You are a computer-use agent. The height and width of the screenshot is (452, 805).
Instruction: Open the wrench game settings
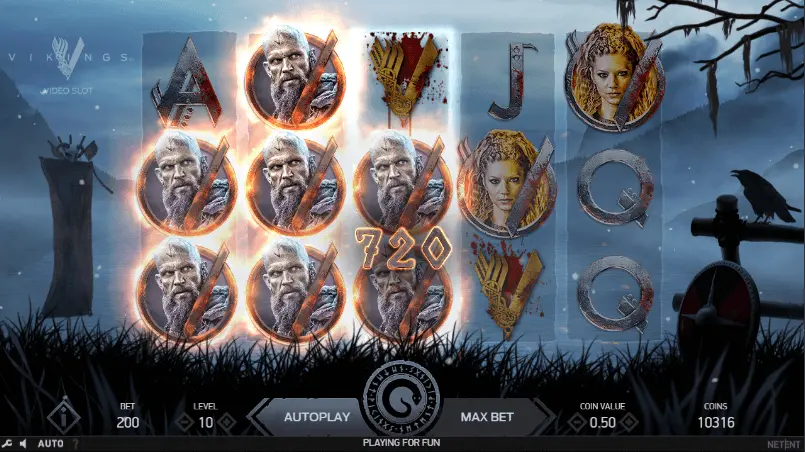[7, 443]
